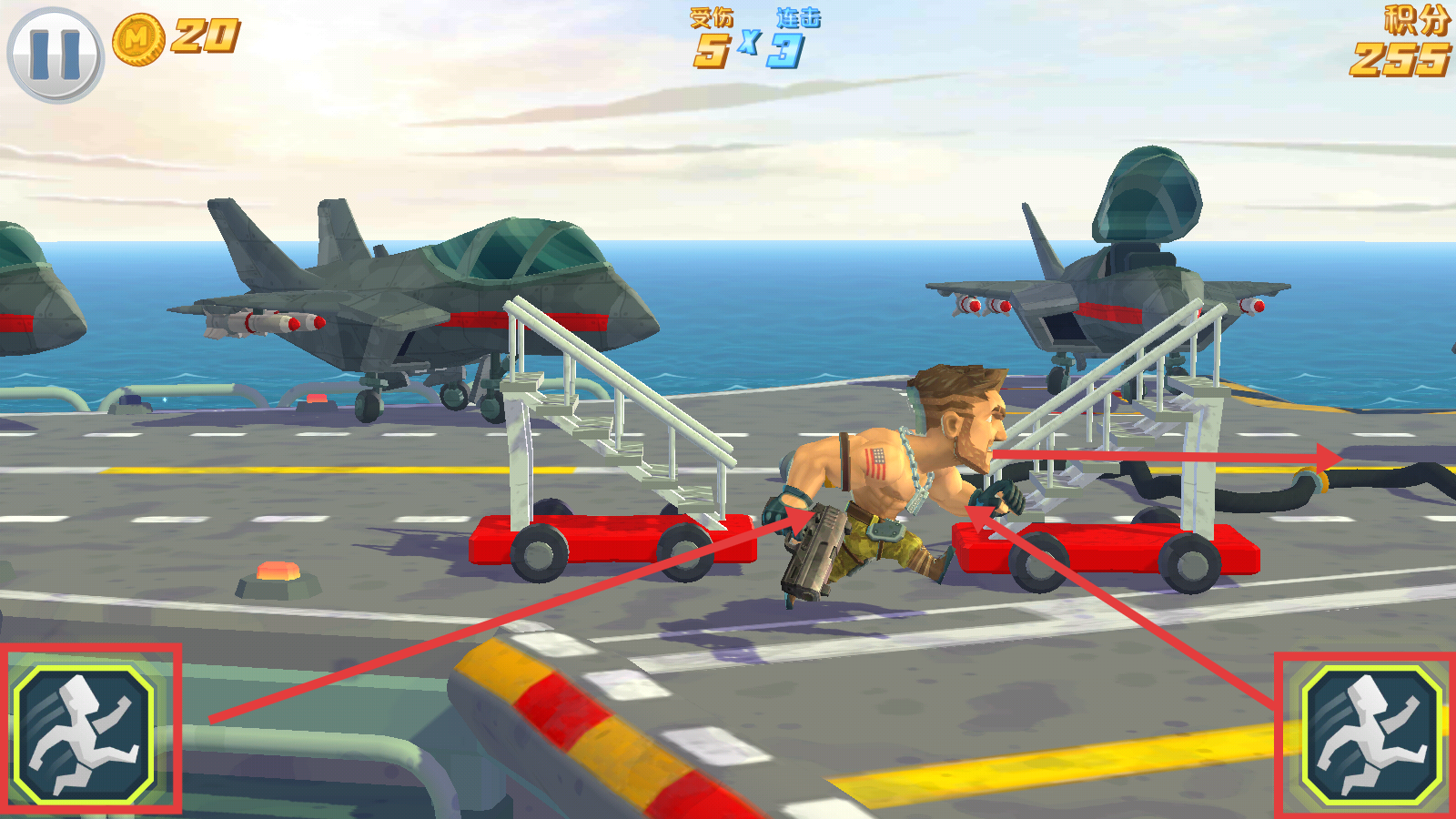Pause the game with the pause button
The height and width of the screenshot is (819, 1456).
point(55,55)
